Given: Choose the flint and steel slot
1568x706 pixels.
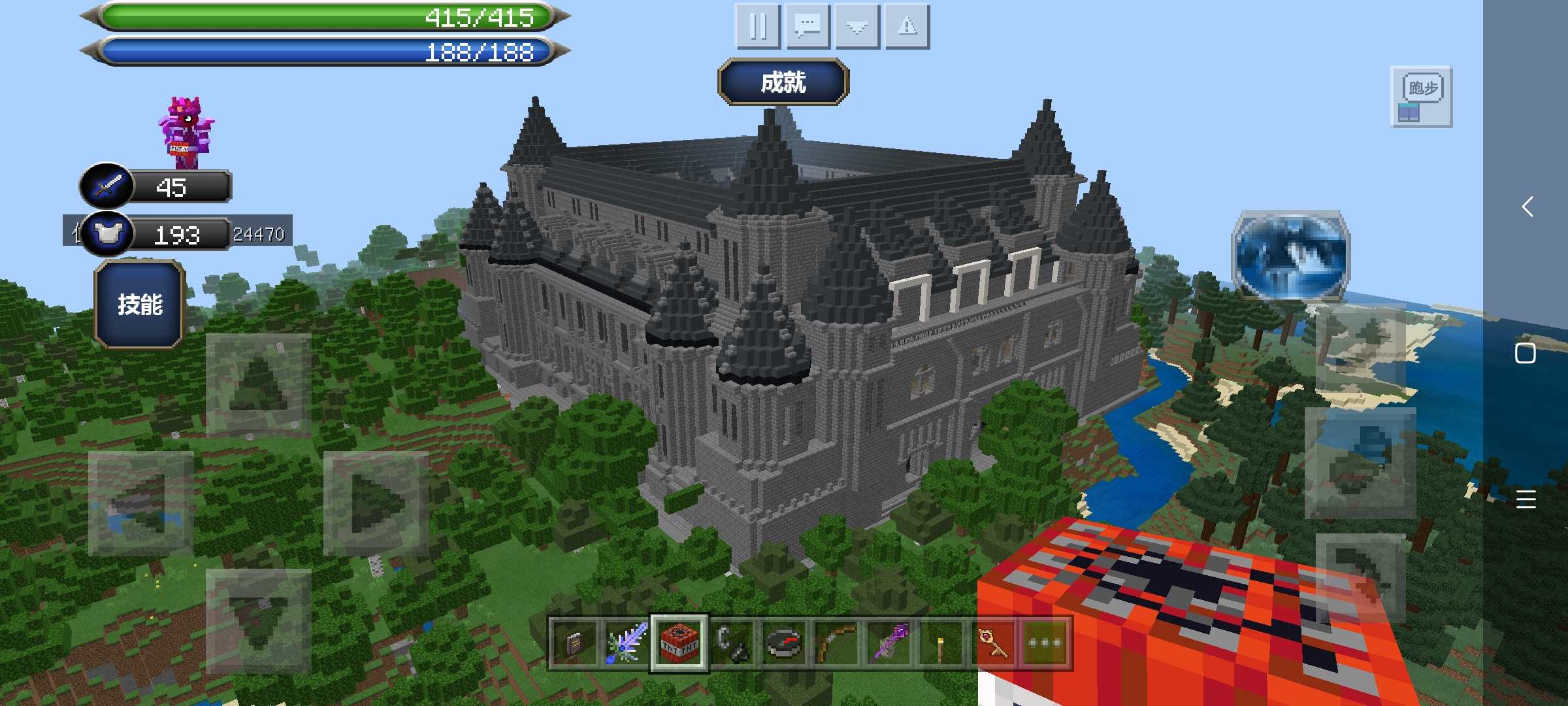Looking at the screenshot, I should point(732,643).
